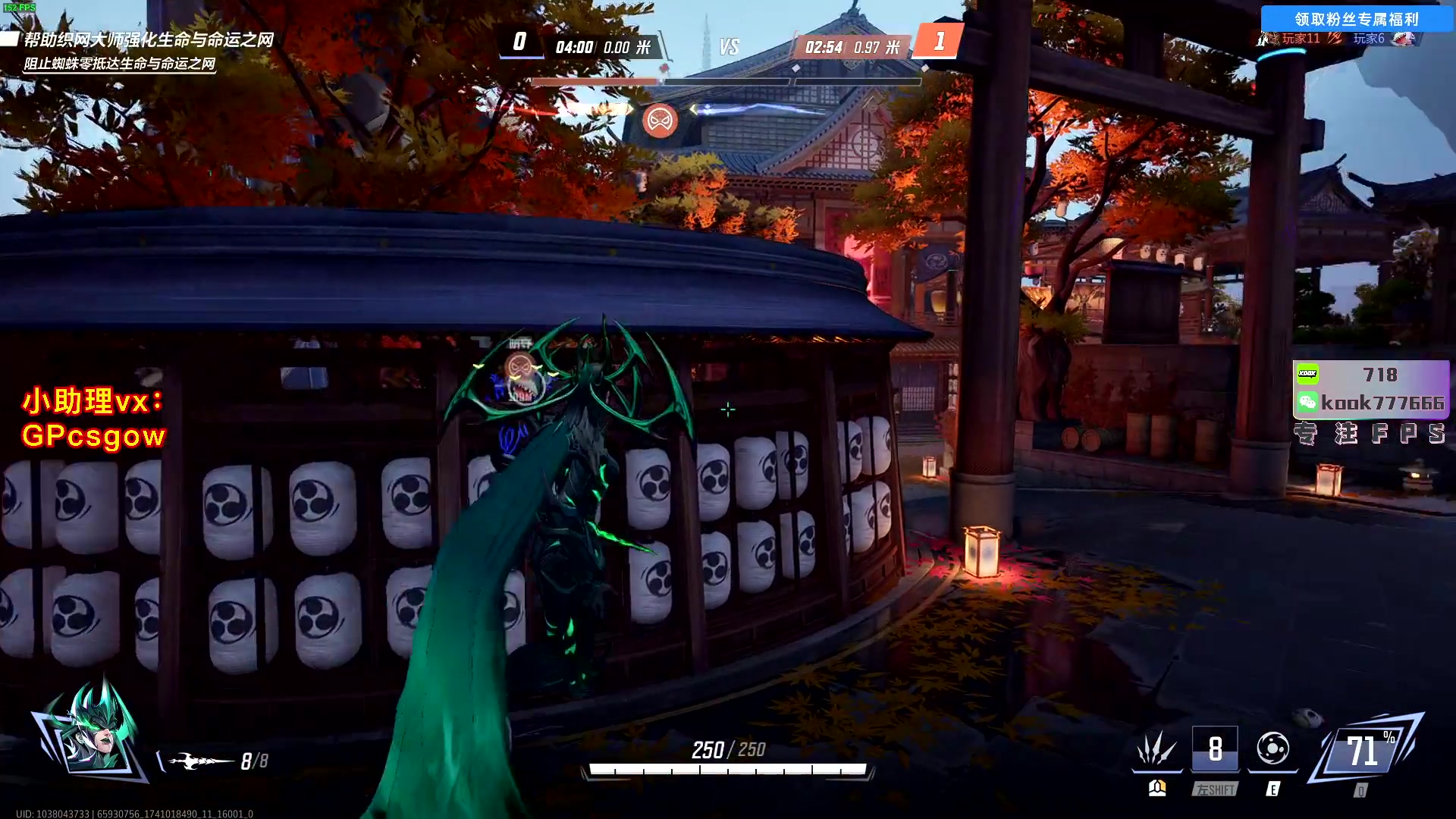
Task: Select the left-Shift ability slot on cooldown
Action: tap(1215, 749)
